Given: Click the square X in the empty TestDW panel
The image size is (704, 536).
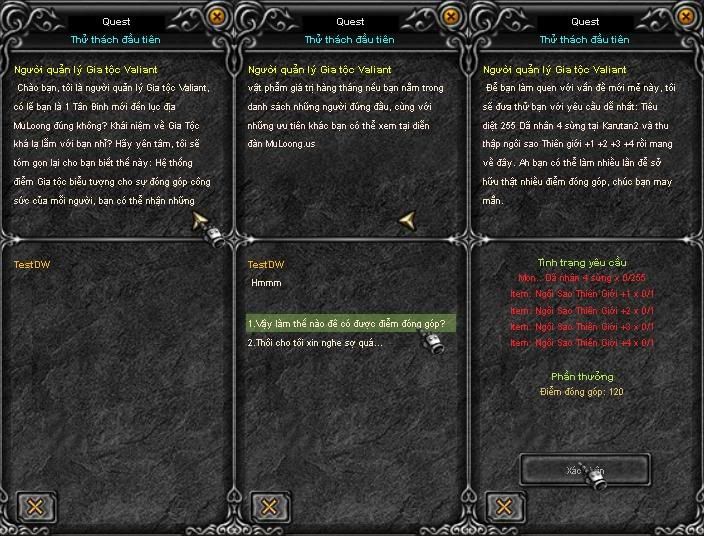Looking at the screenshot, I should pos(35,505).
